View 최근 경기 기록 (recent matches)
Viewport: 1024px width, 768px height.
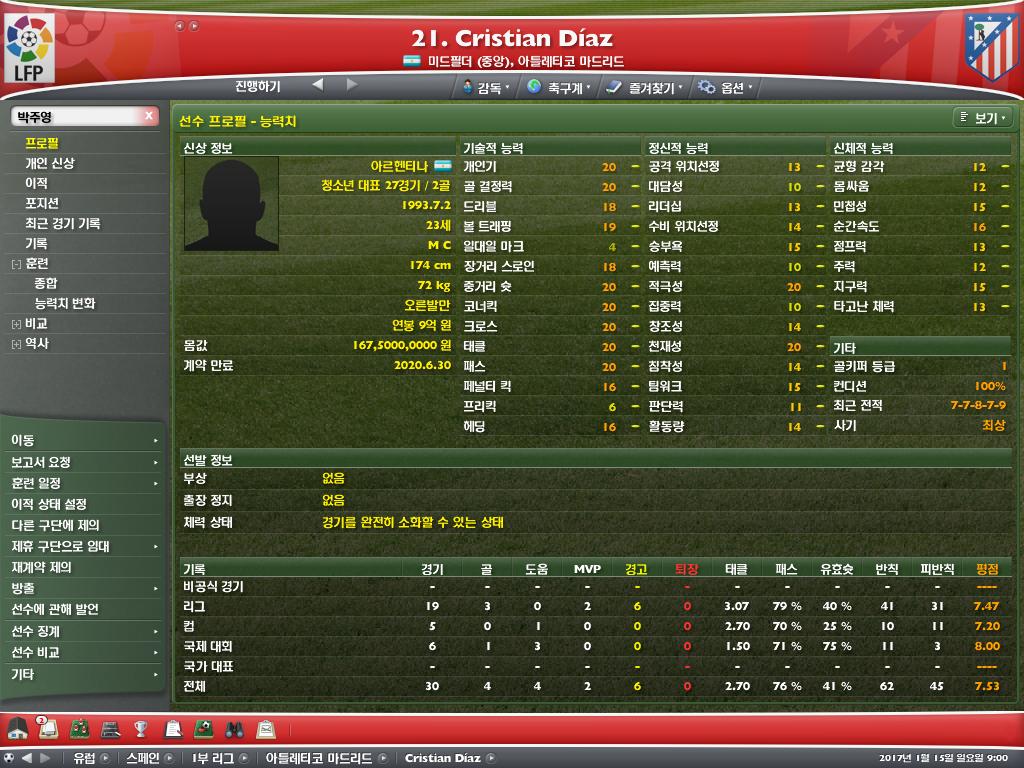click(x=62, y=223)
